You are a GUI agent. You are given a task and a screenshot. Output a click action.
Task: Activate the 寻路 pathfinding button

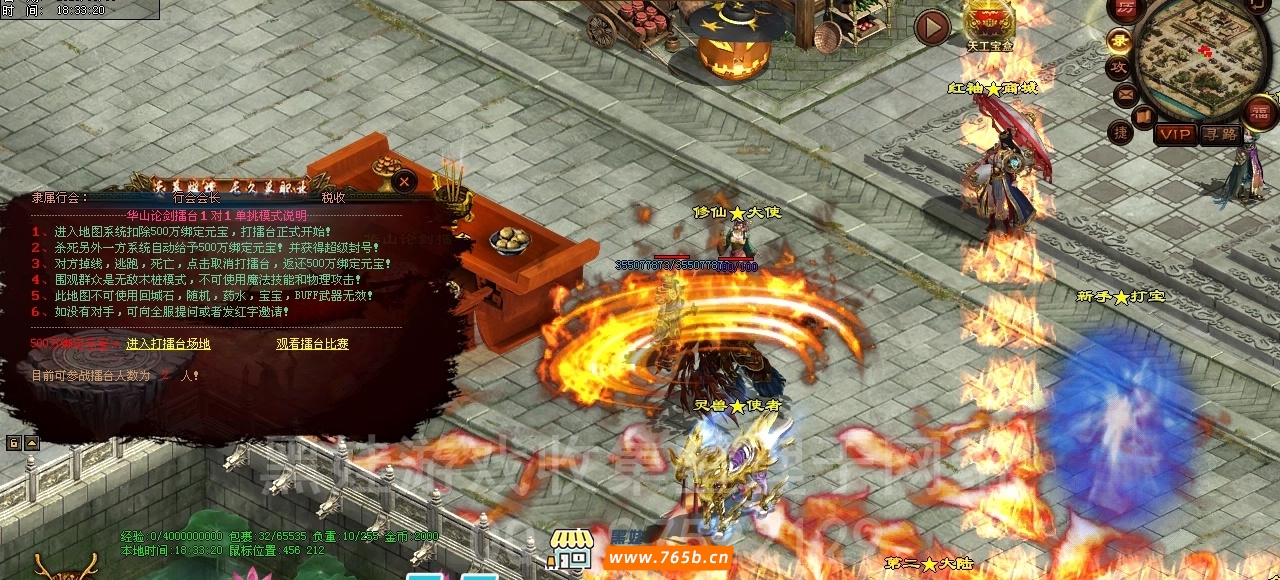(1220, 134)
